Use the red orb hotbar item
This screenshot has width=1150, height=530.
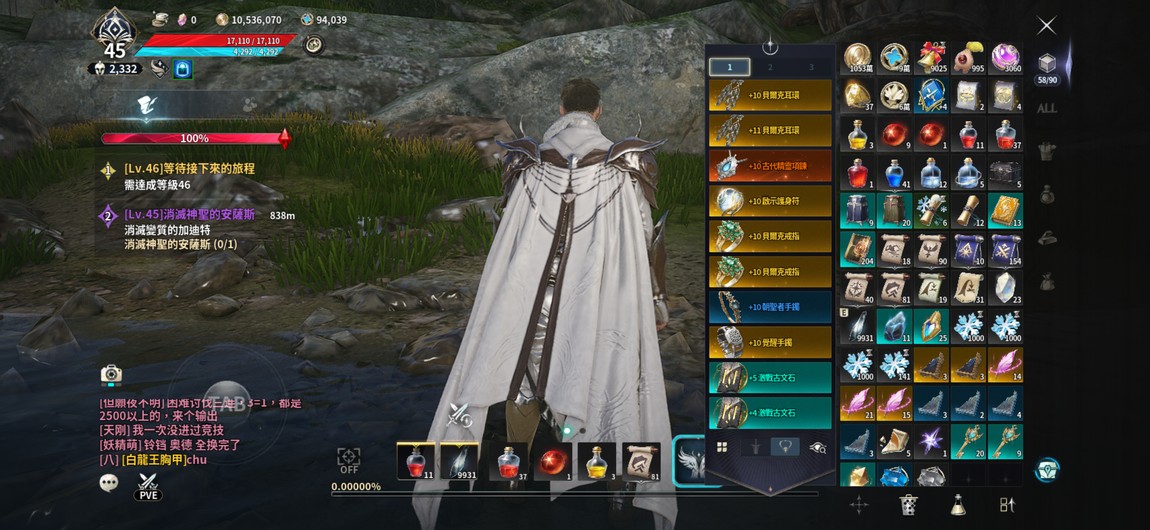pyautogui.click(x=552, y=461)
